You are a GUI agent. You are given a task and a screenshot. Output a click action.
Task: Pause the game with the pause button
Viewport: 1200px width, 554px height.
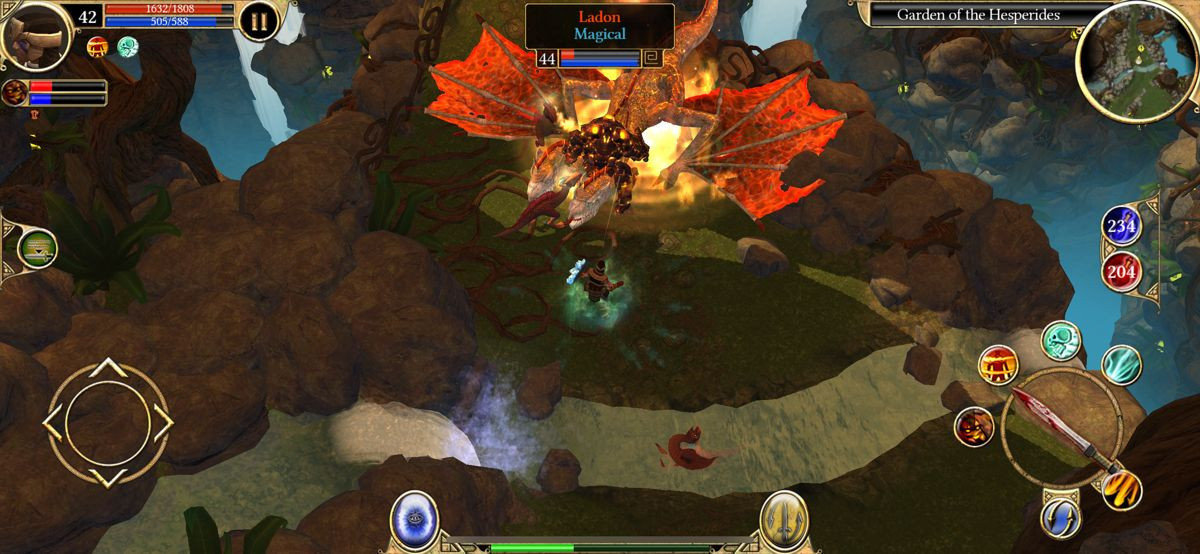click(x=258, y=21)
